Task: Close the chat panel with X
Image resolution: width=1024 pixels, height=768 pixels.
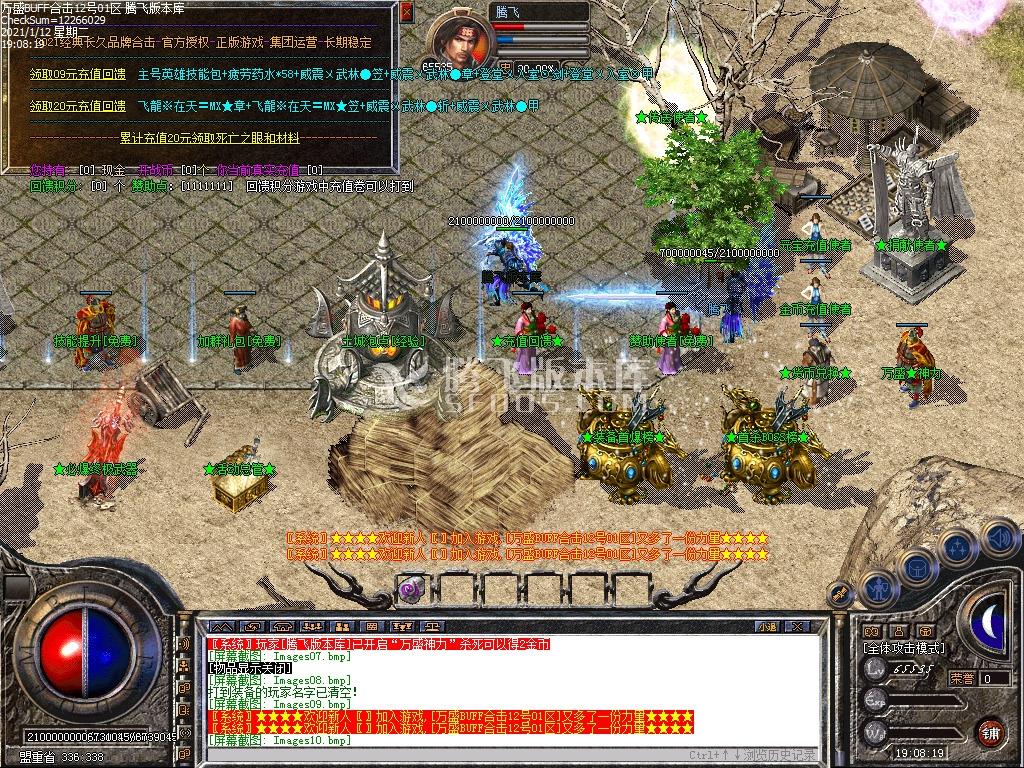Action: (x=797, y=626)
